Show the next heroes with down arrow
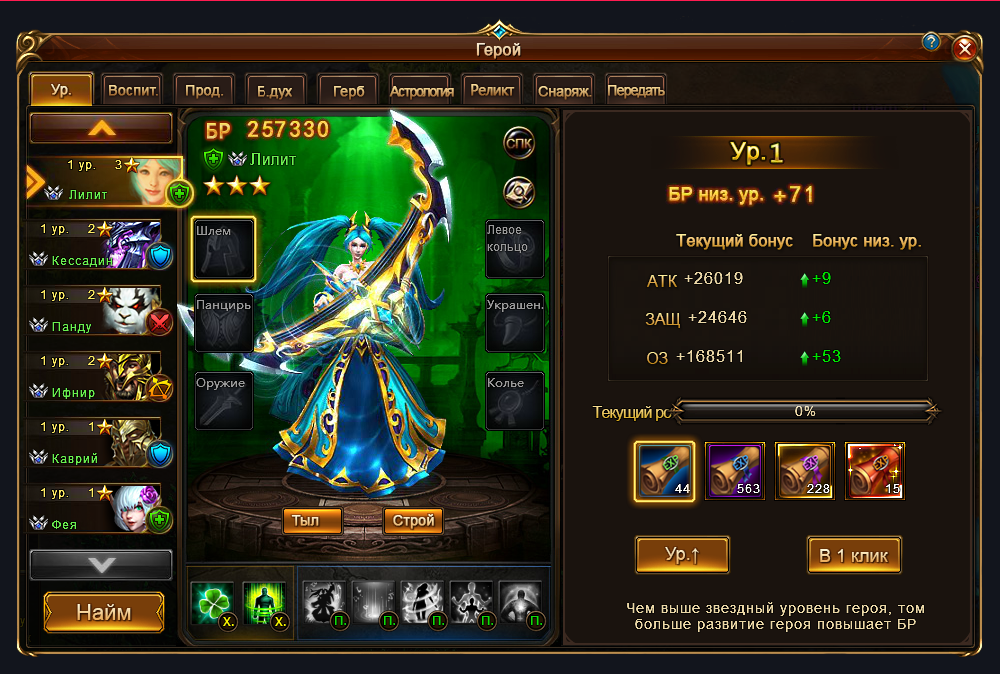The width and height of the screenshot is (1000, 674). click(101, 565)
